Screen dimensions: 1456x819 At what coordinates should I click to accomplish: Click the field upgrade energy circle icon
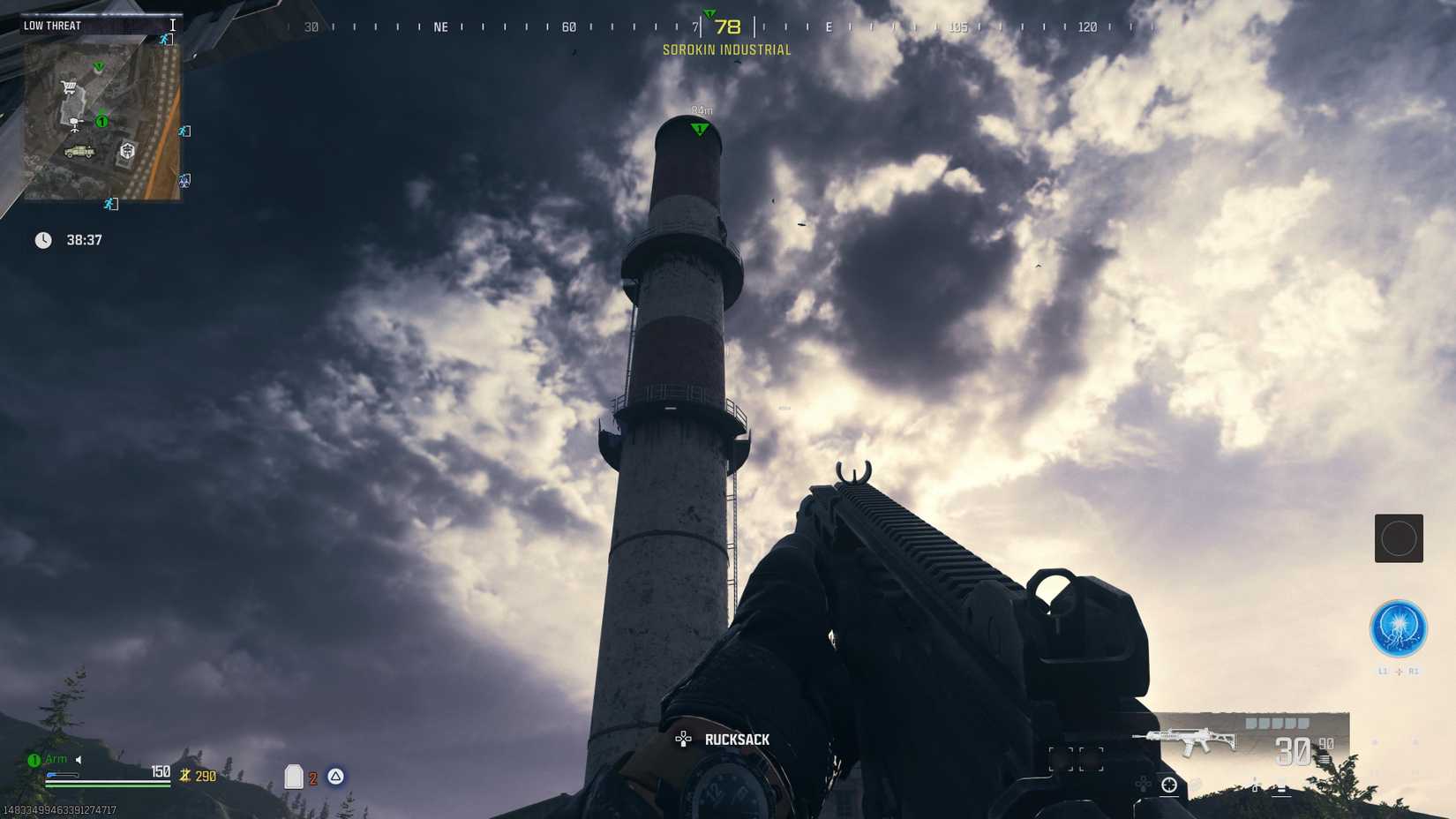coord(1399,629)
